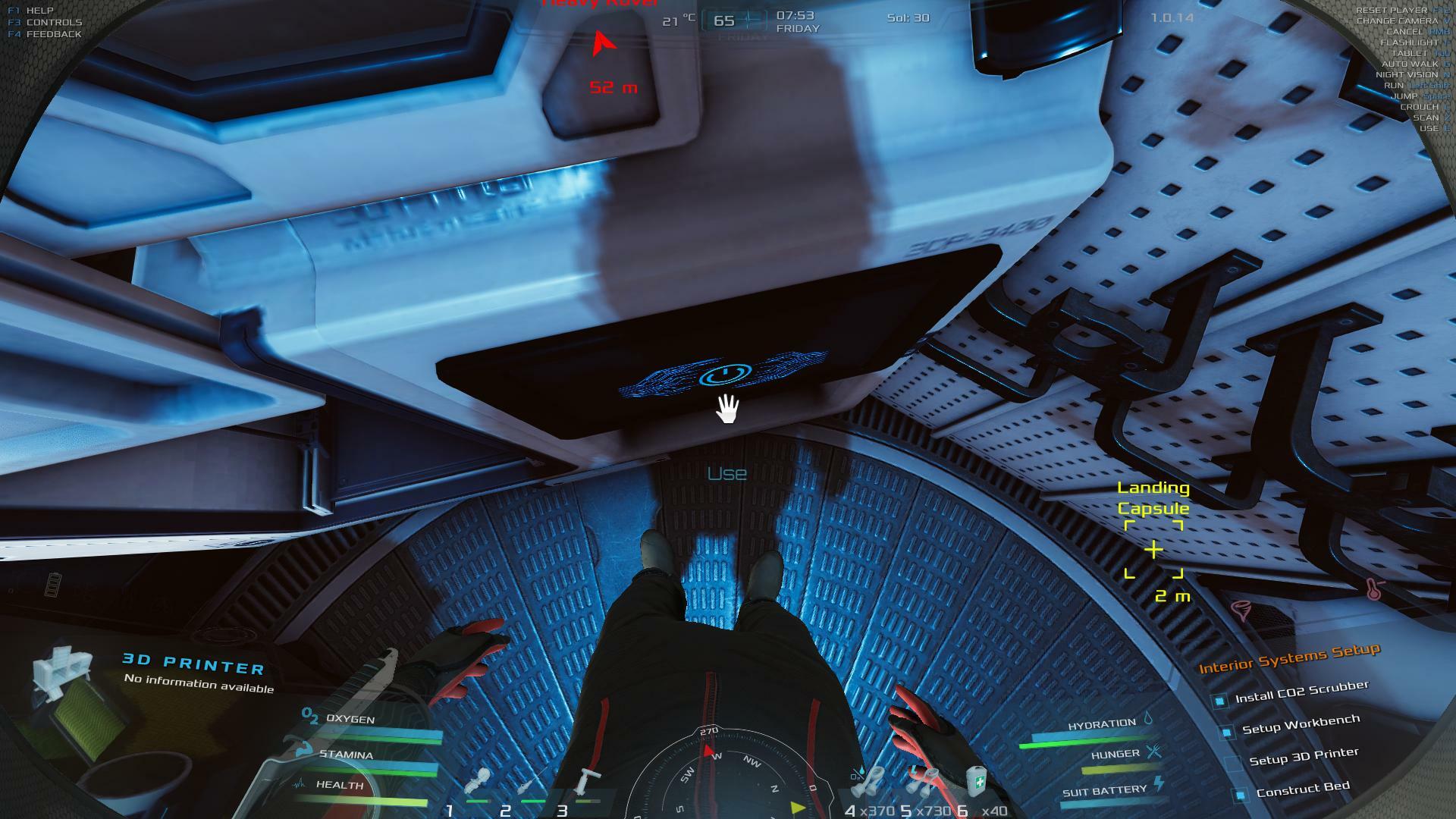The height and width of the screenshot is (819, 1456).
Task: Select the Landing Capsule waypoint marker
Action: coord(1153,550)
